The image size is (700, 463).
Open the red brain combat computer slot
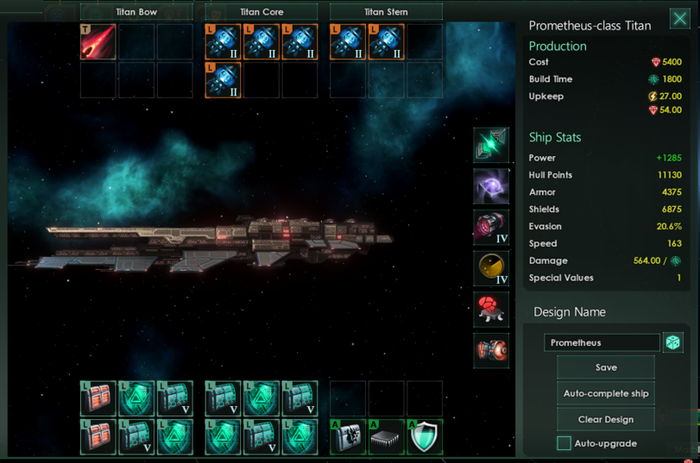pos(491,309)
